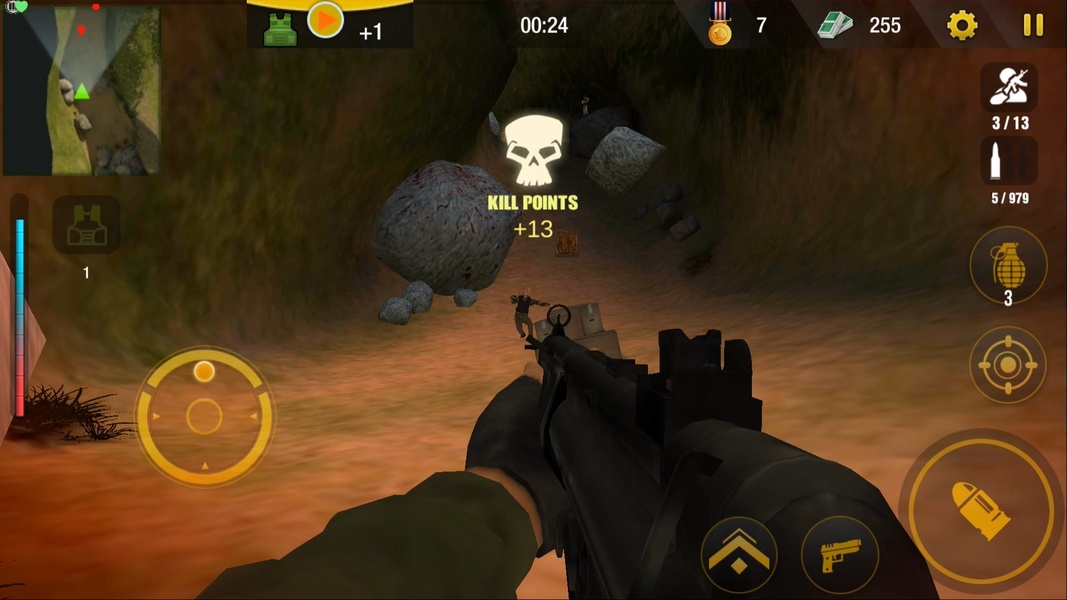Tap the chevron rank-up button
1067x600 pixels.
(x=739, y=555)
